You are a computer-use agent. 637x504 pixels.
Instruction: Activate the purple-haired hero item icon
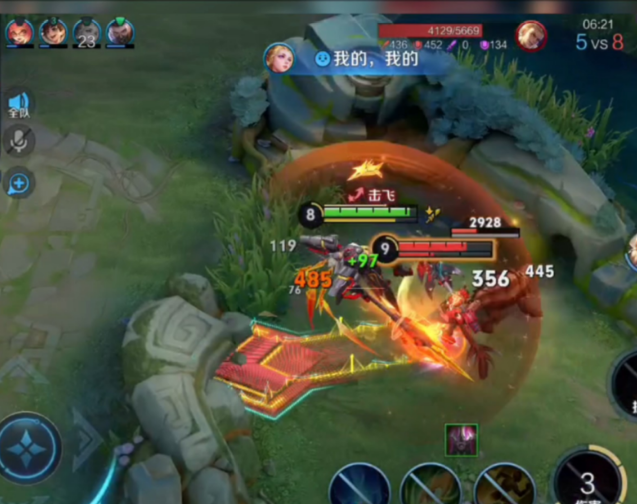(x=461, y=439)
